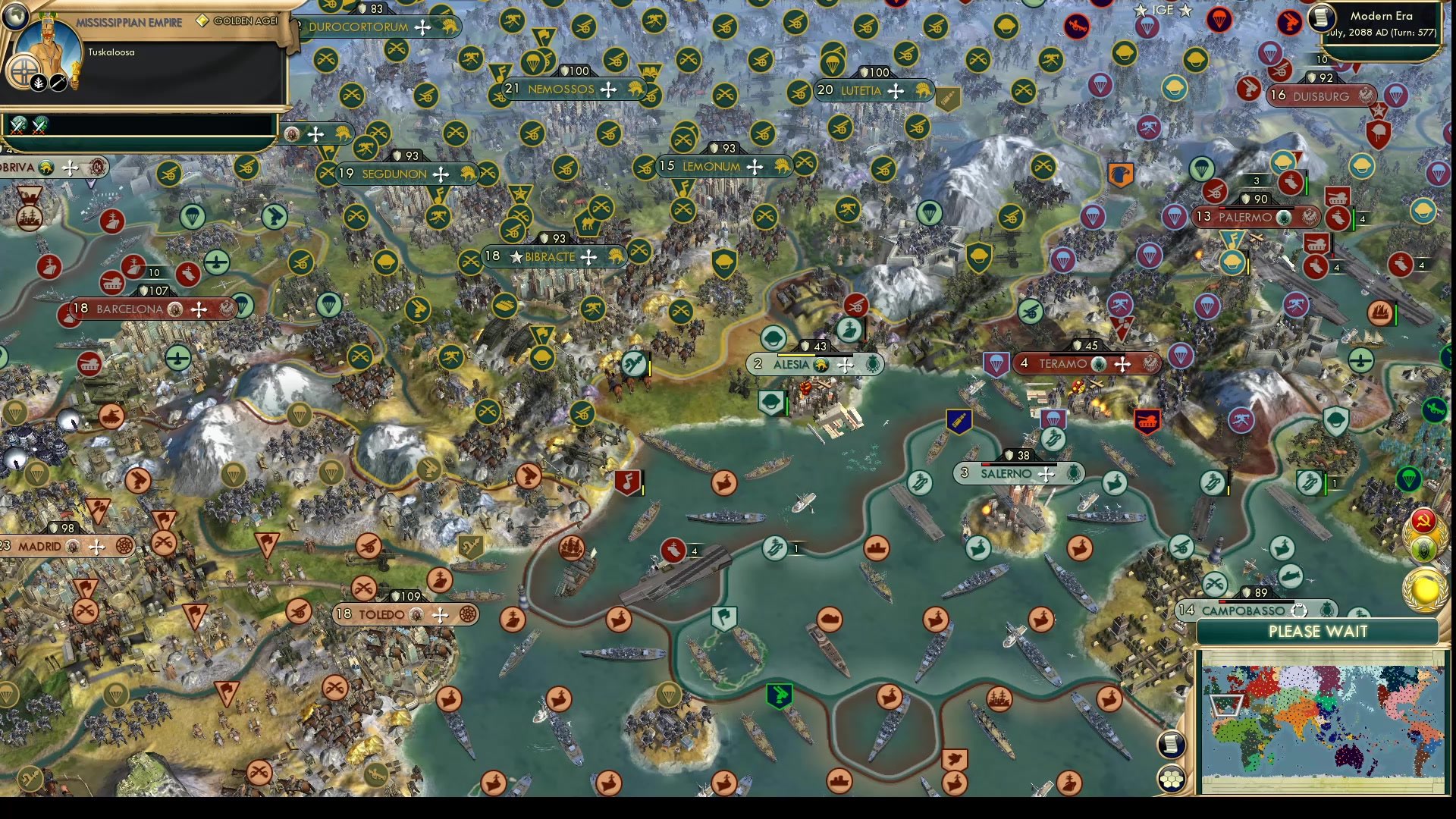This screenshot has width=1456, height=819.
Task: Click the puppet icon on Campobasso's banner
Action: pos(1299,610)
